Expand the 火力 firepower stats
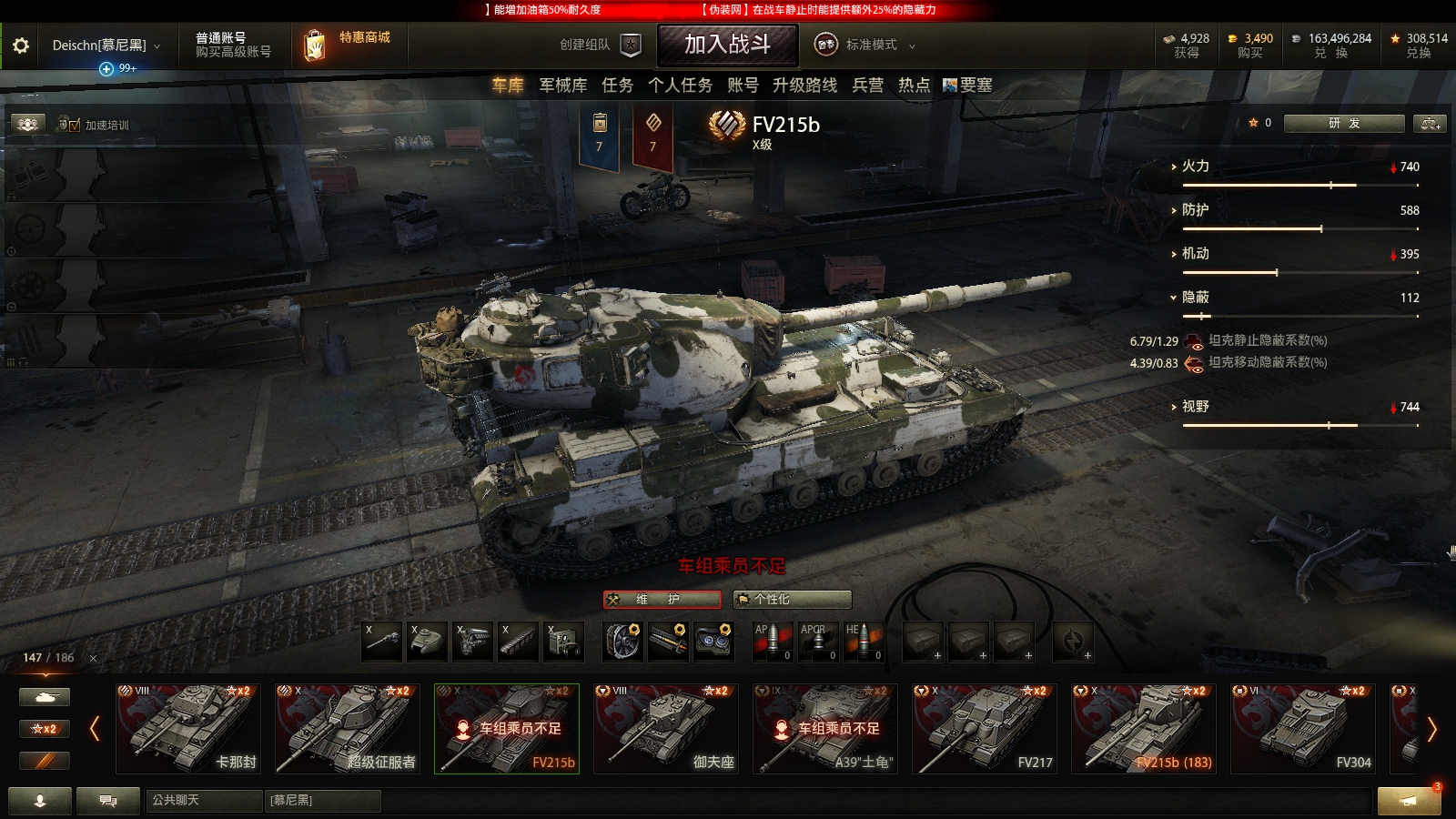 [x=1195, y=167]
